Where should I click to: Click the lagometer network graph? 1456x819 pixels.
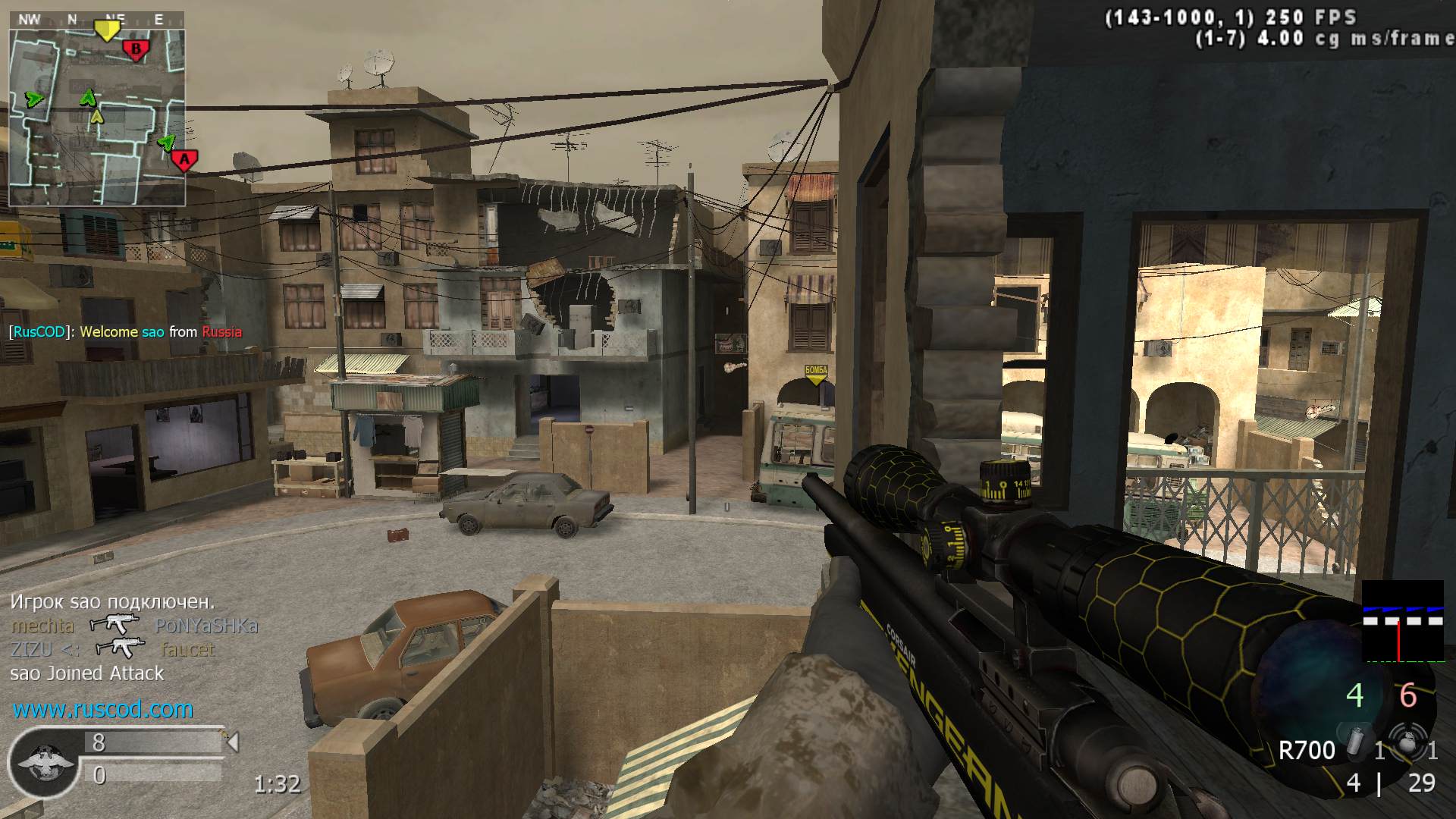pyautogui.click(x=1403, y=622)
